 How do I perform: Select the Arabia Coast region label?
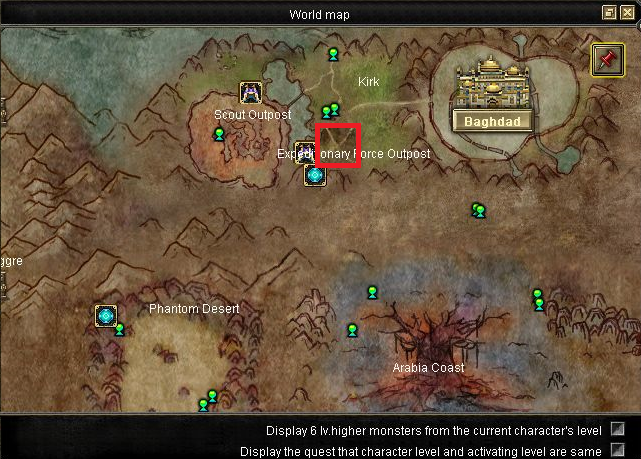(428, 368)
